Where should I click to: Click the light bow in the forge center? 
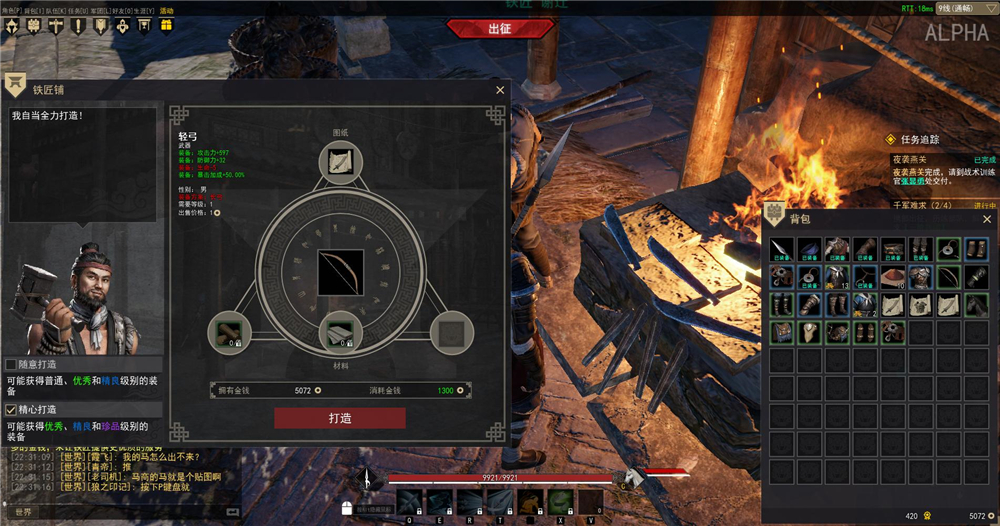point(340,272)
